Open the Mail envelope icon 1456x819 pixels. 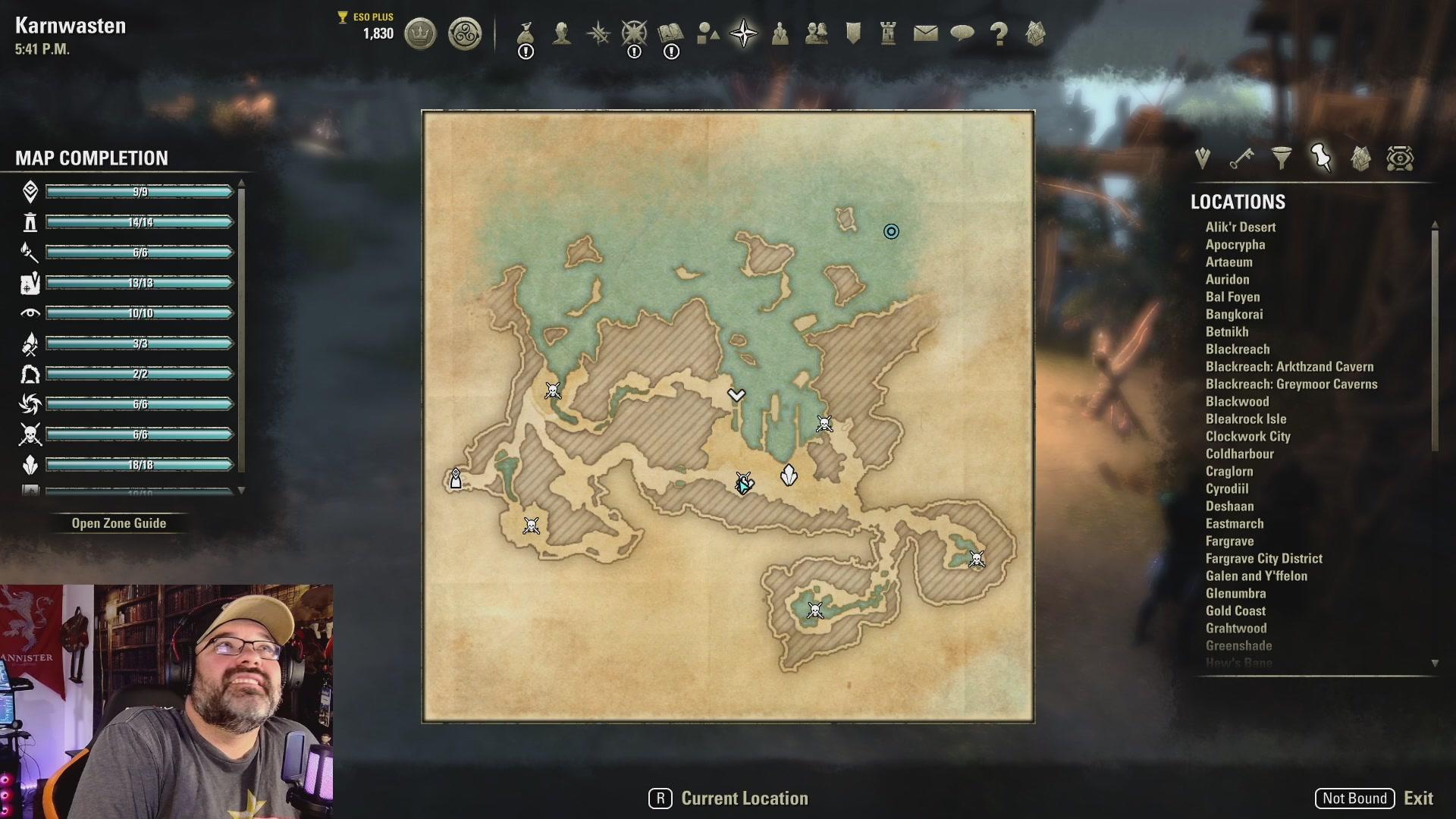tap(926, 33)
